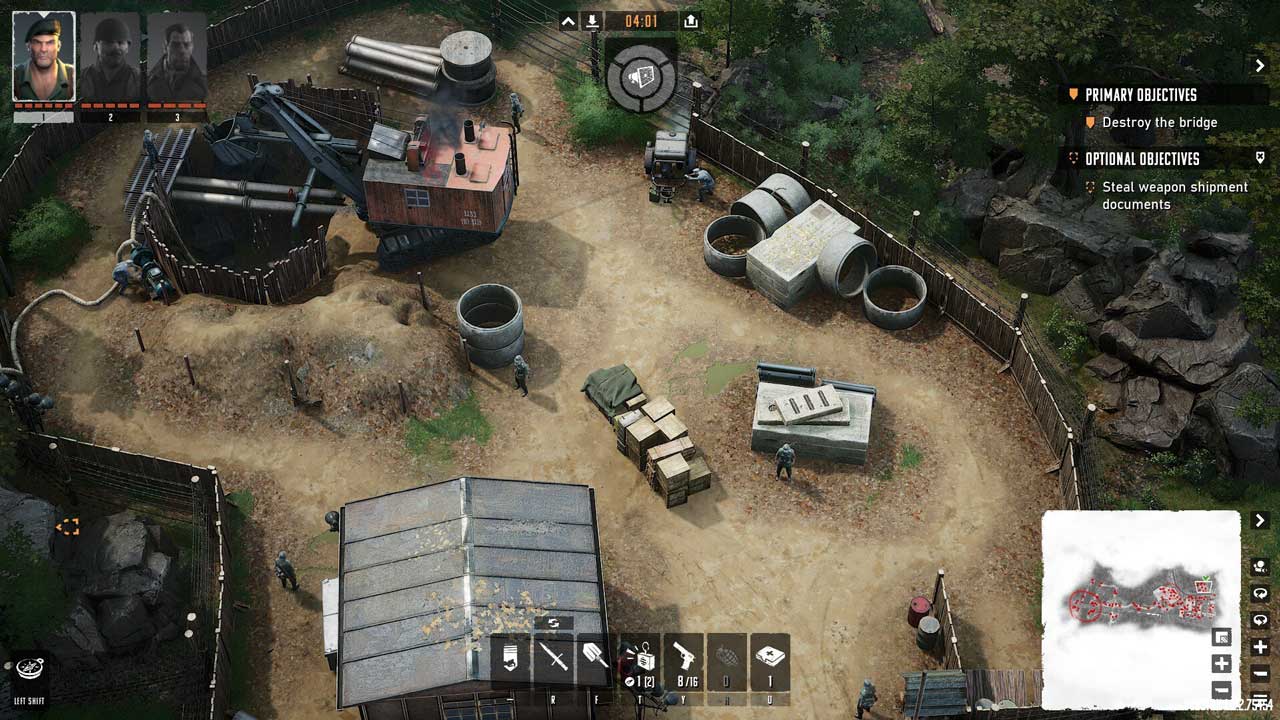Activate the circular megaphone noise indicator
1280x720 pixels.
641,75
